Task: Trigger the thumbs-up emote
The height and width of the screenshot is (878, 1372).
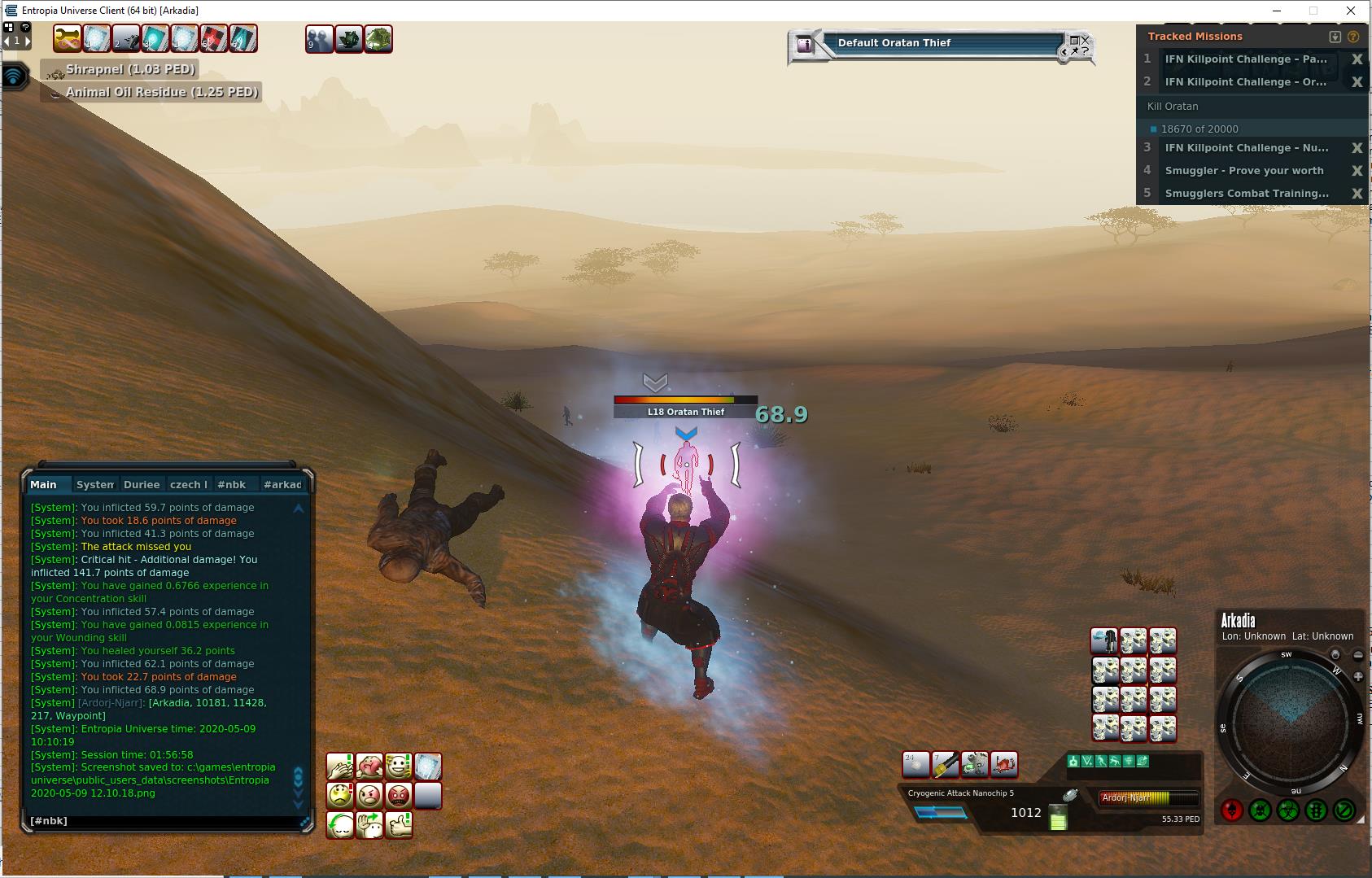Action: 399,824
